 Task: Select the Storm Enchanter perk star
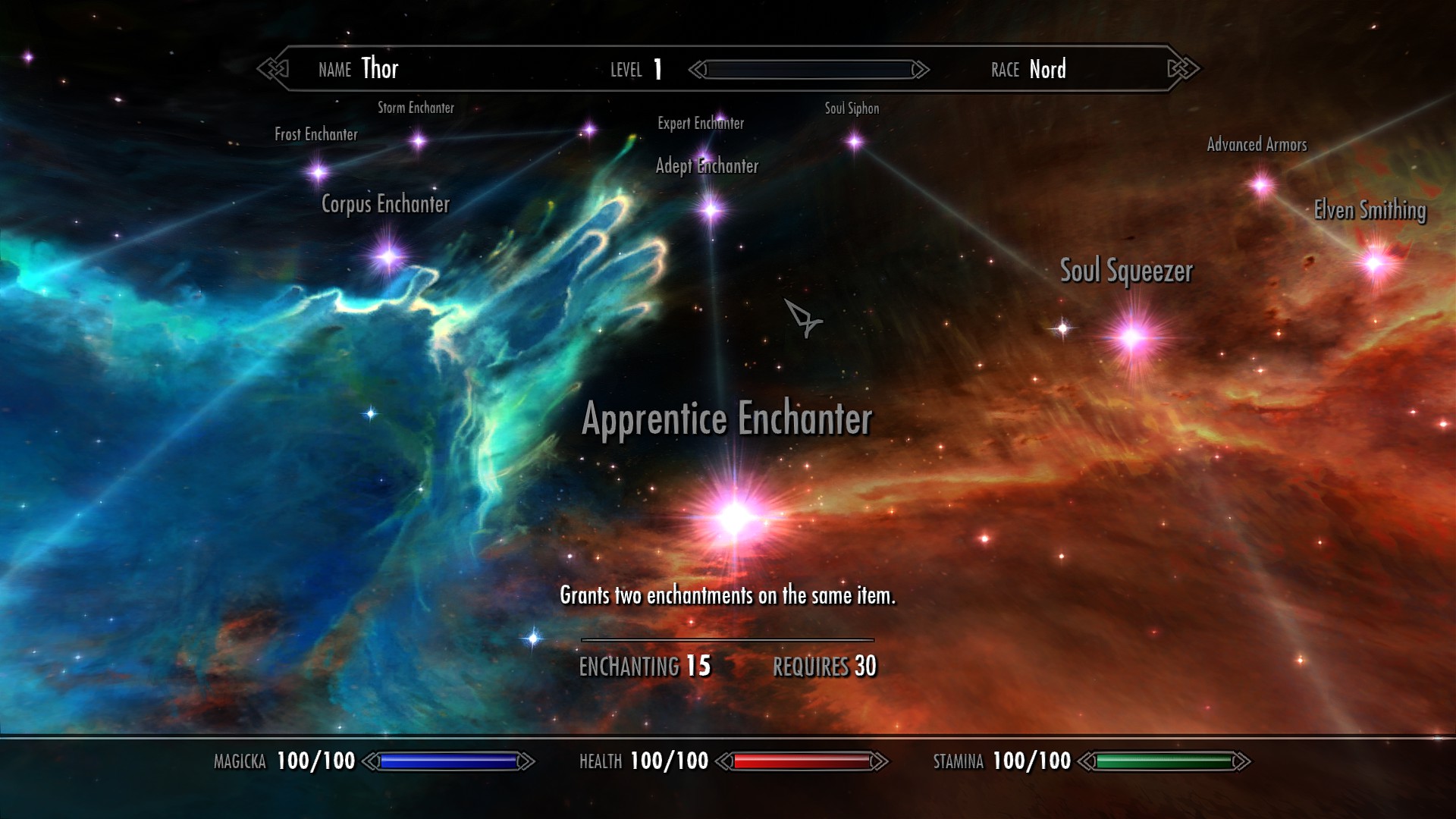418,141
